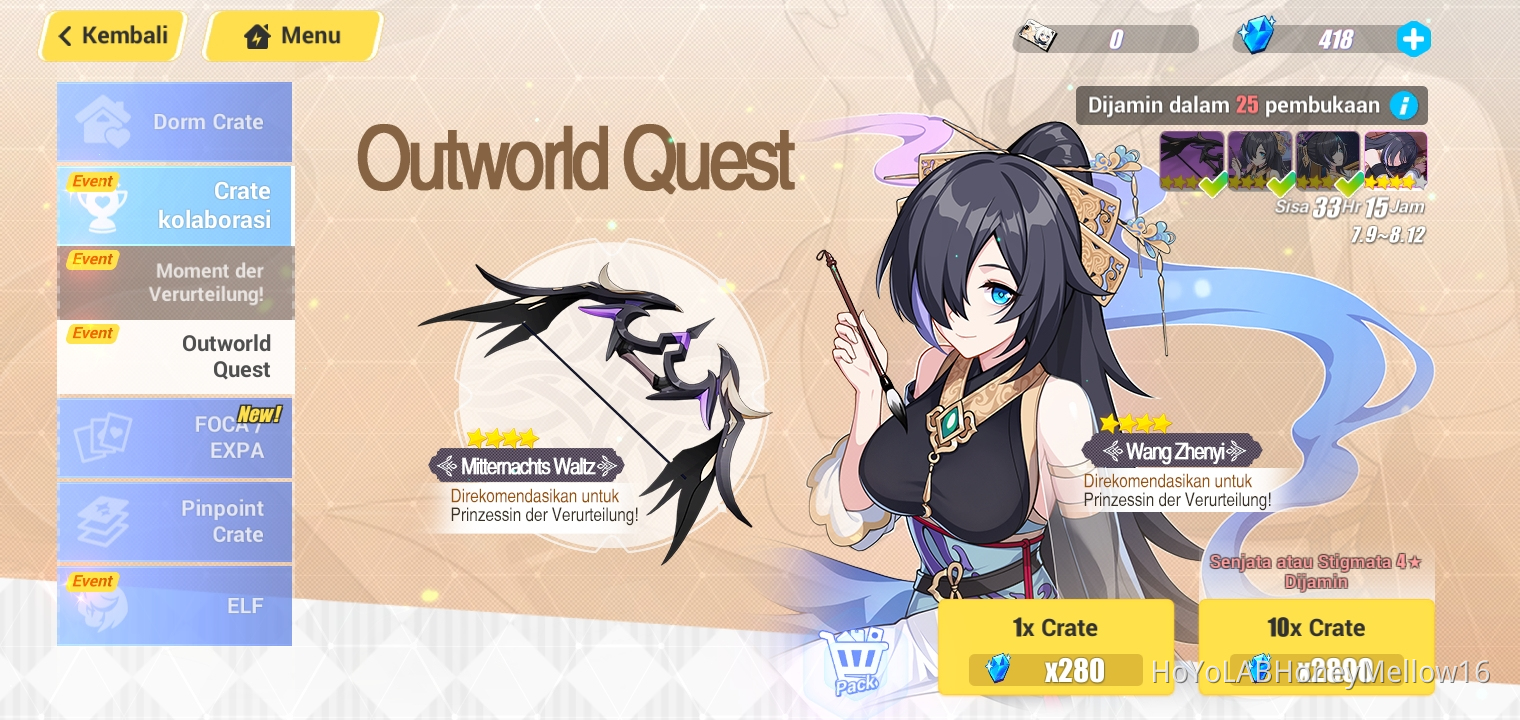This screenshot has width=1520, height=720.
Task: Tap the ticket currency icon showing 0
Action: [1038, 38]
